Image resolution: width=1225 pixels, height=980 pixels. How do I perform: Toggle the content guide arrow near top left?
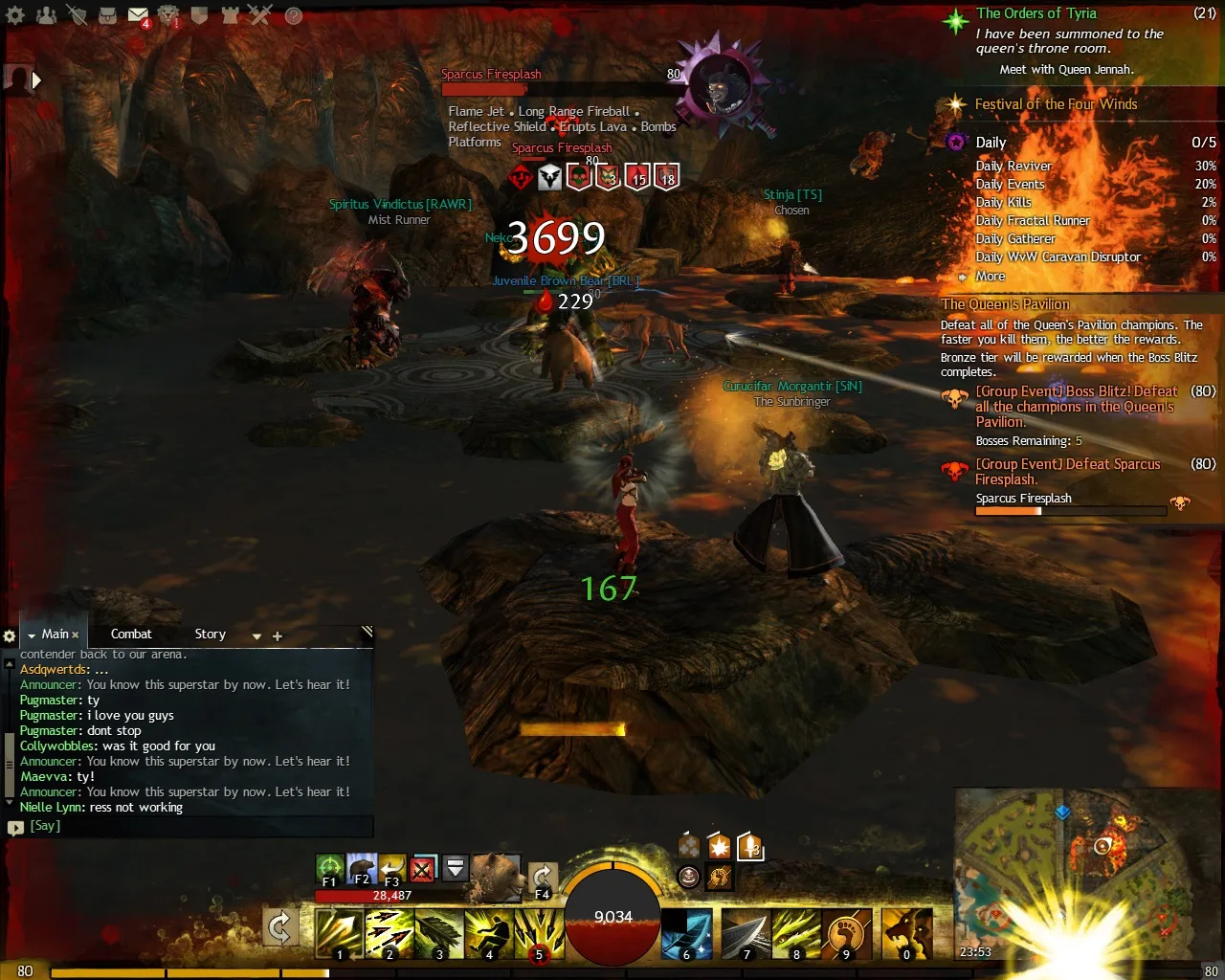click(x=37, y=80)
